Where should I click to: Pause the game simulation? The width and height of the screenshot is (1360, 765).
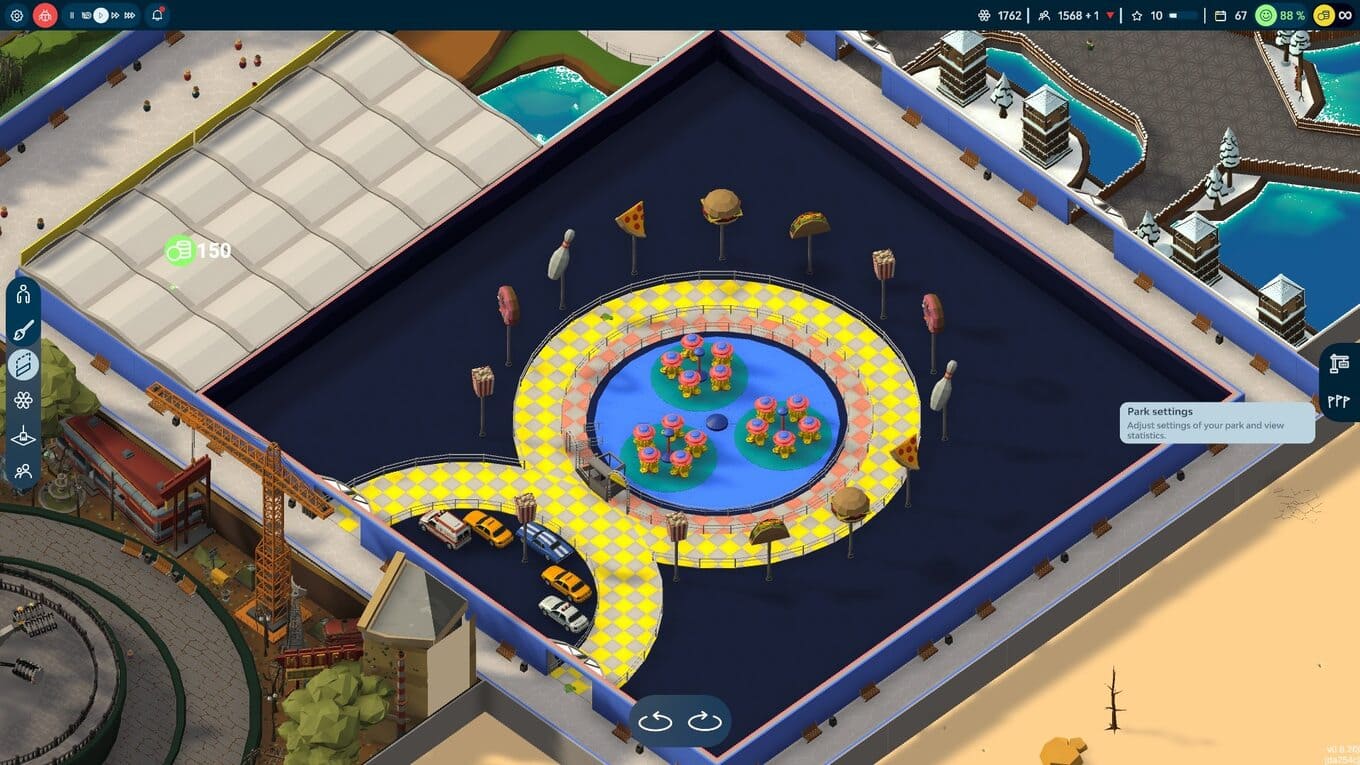72,15
